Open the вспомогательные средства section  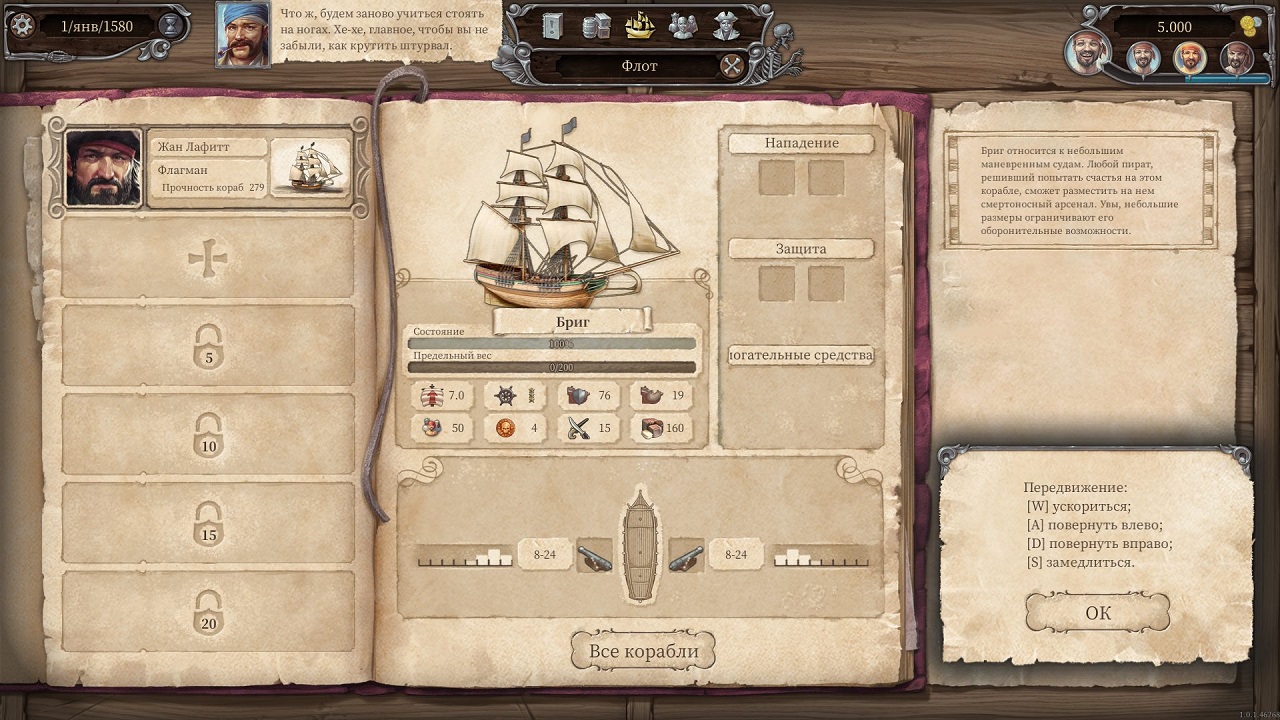pos(800,355)
